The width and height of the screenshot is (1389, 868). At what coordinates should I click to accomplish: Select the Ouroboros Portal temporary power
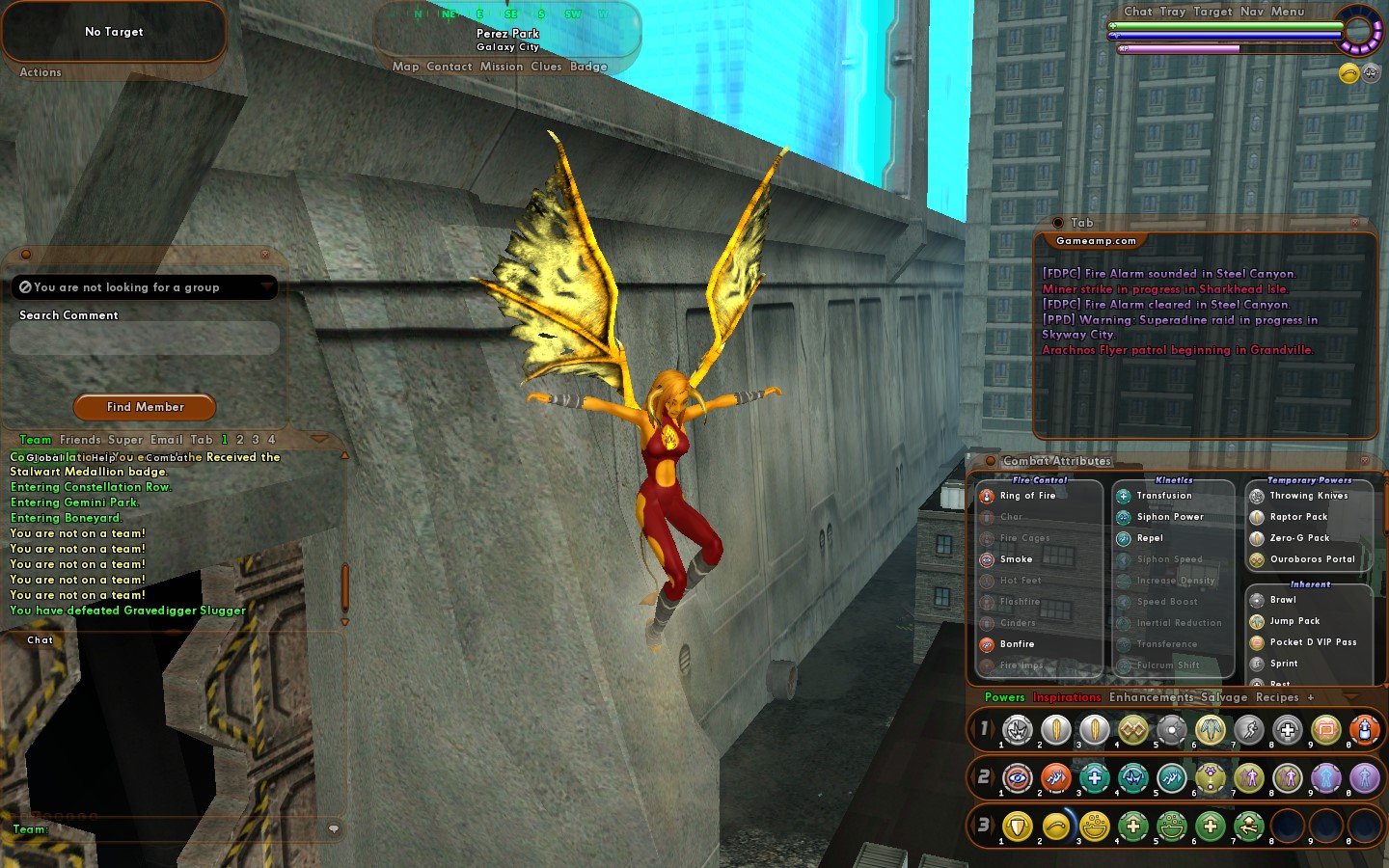pos(1312,559)
